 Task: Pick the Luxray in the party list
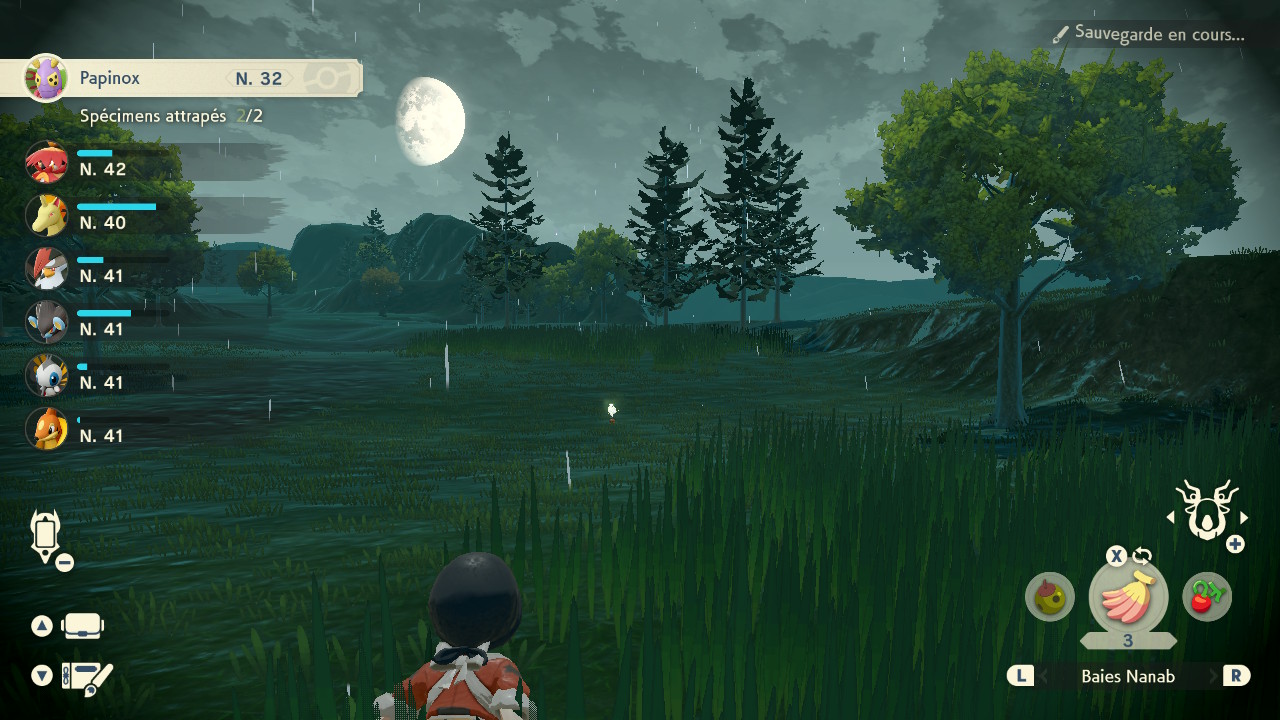(46, 322)
